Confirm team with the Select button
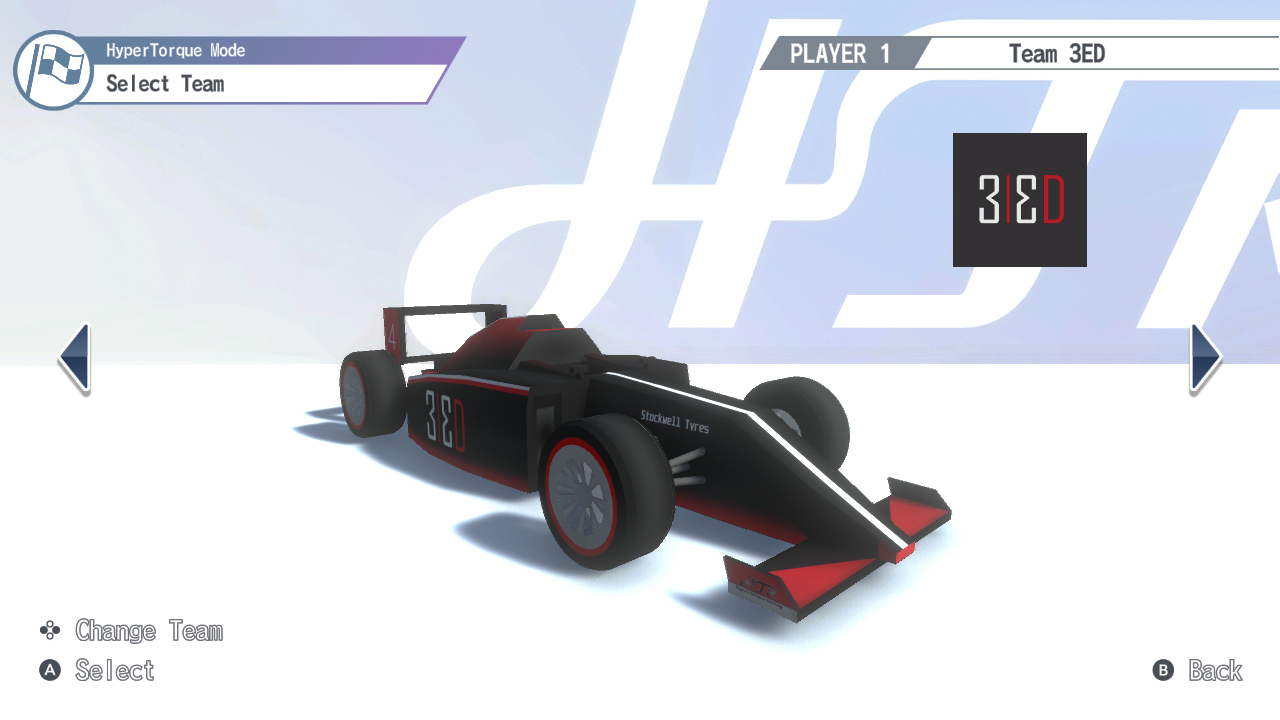The height and width of the screenshot is (720, 1280). [114, 671]
